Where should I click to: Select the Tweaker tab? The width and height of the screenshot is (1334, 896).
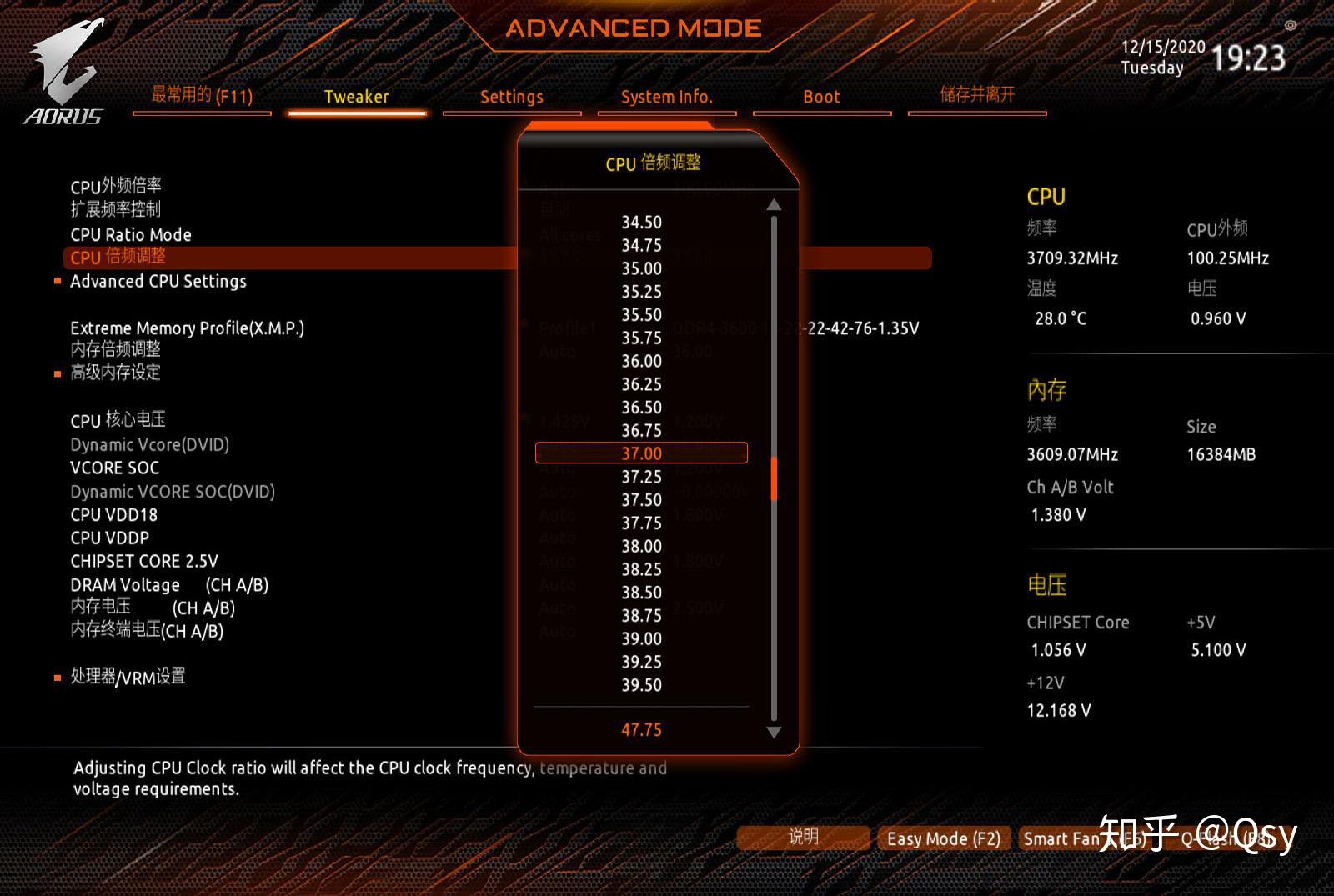[356, 97]
